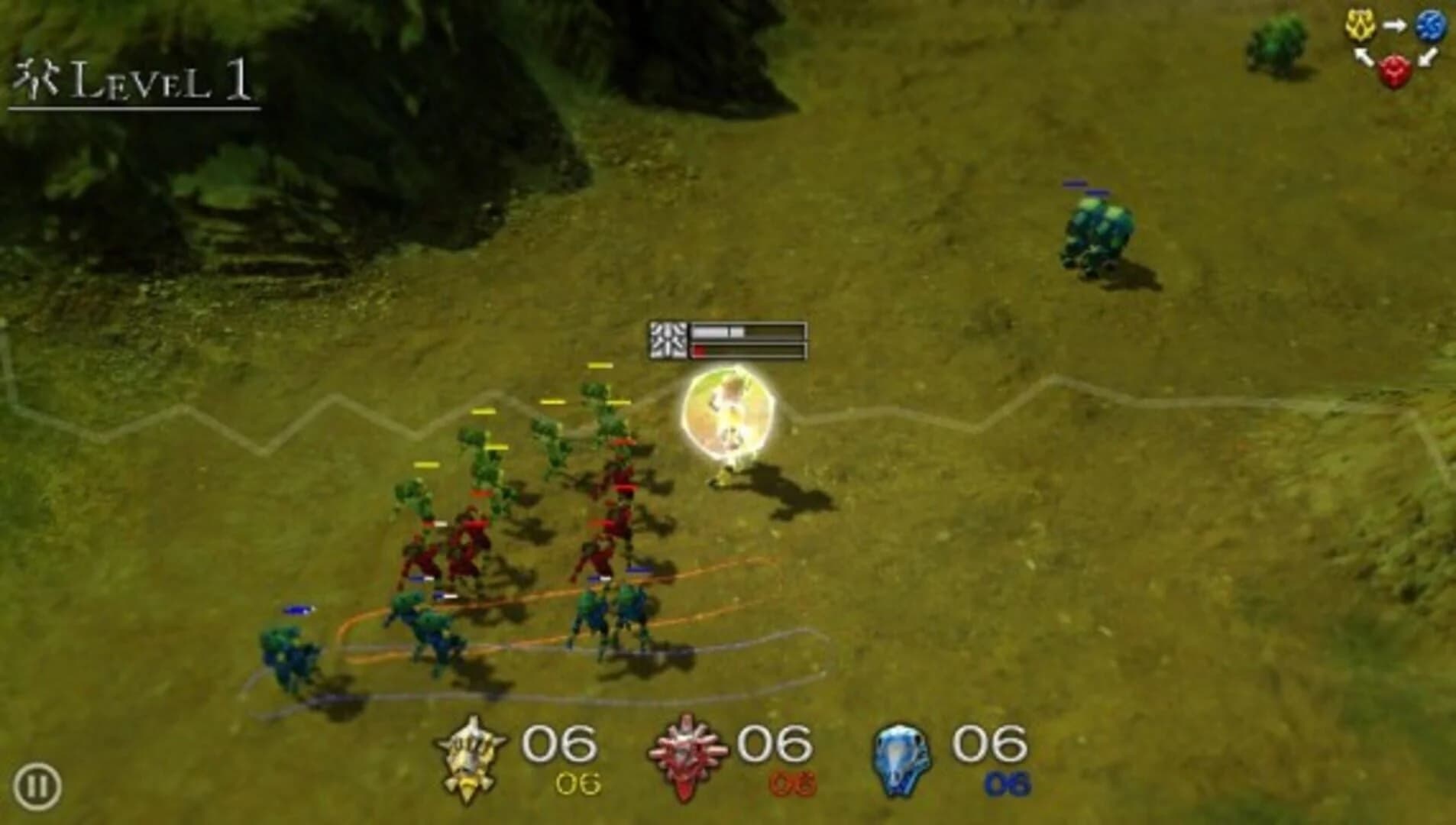
Task: Click the snowflake skill icon beside the health bars
Action: click(668, 341)
